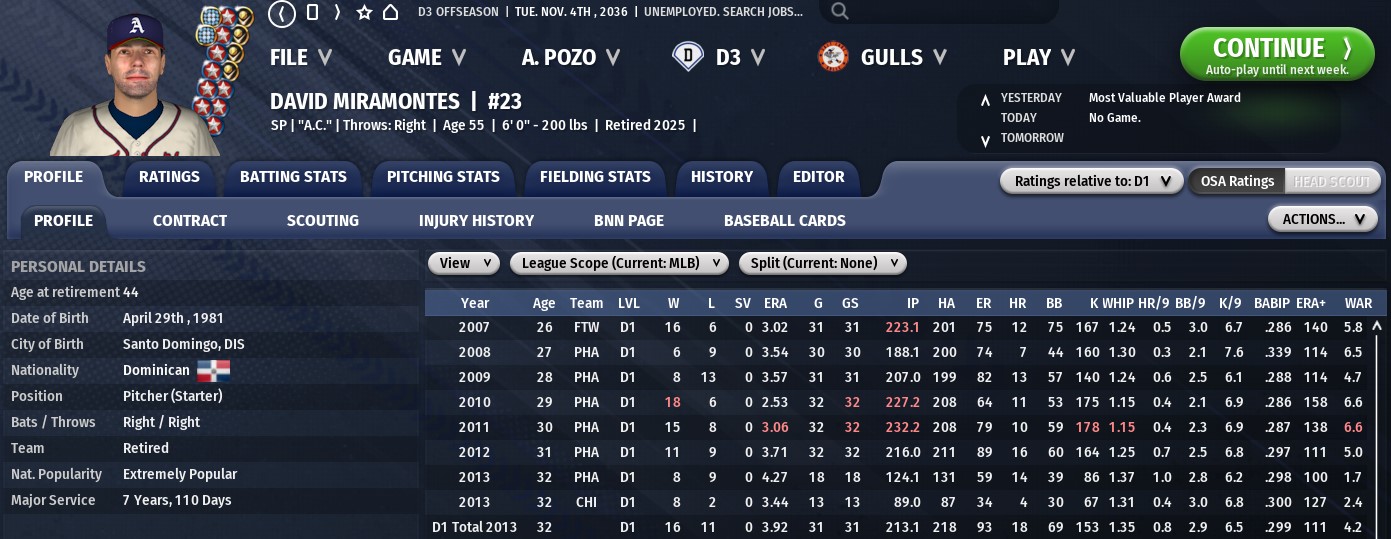
Task: Show the Baseball Cards sub-tab
Action: pyautogui.click(x=784, y=221)
